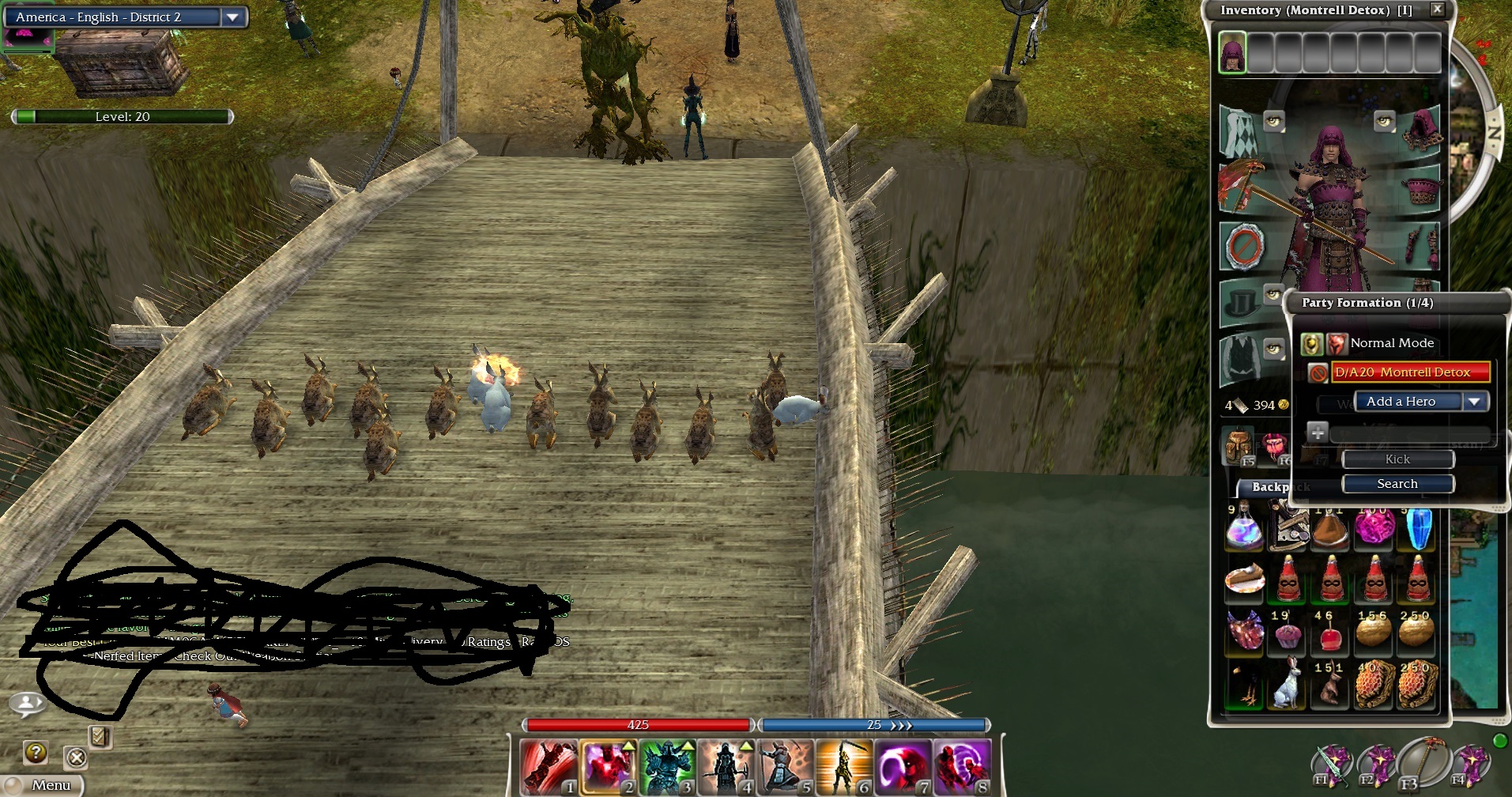
Task: Select the blue crystal item in the backpack
Action: (x=1418, y=528)
